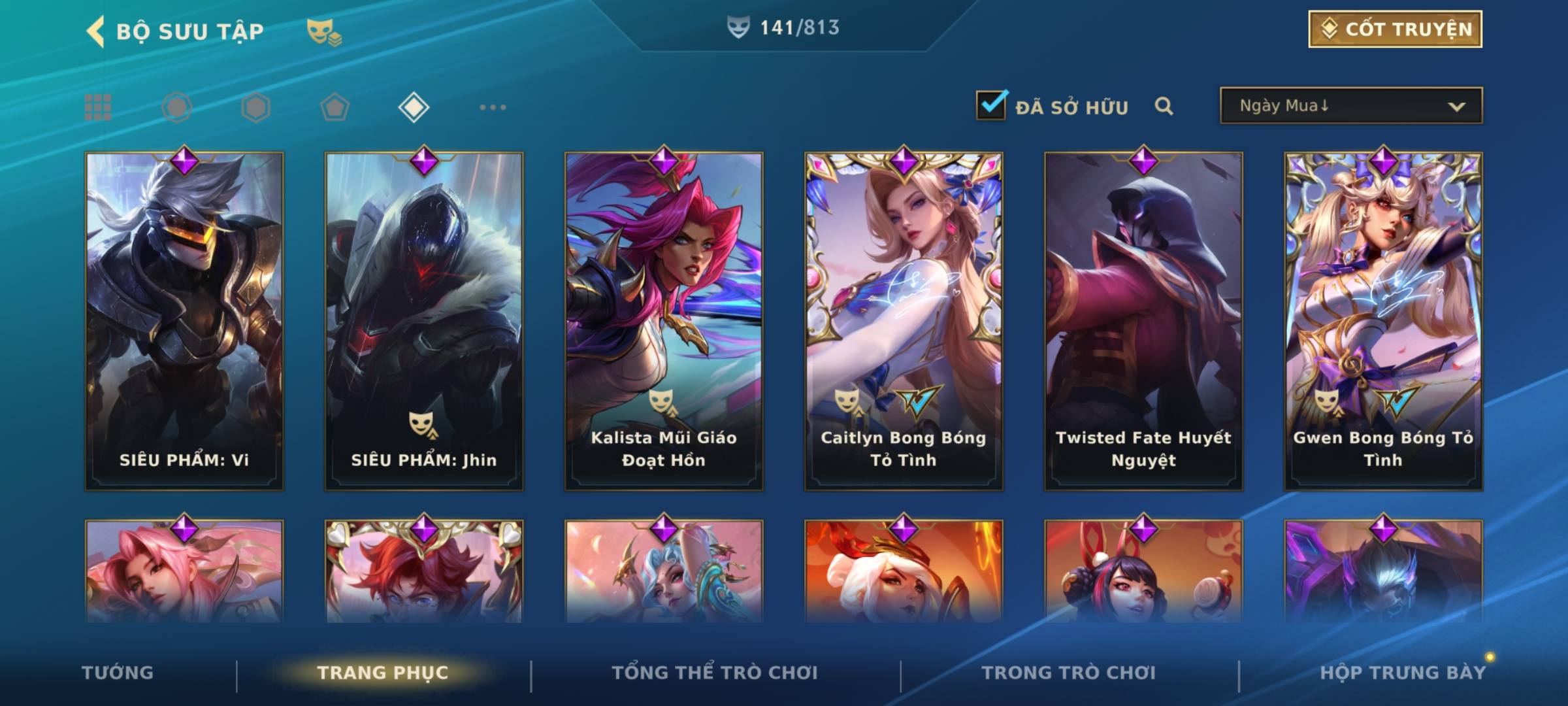Open Kalista Mũi Giáo Đoạt Hồn skin
This screenshot has height=706, width=1568.
[x=664, y=320]
